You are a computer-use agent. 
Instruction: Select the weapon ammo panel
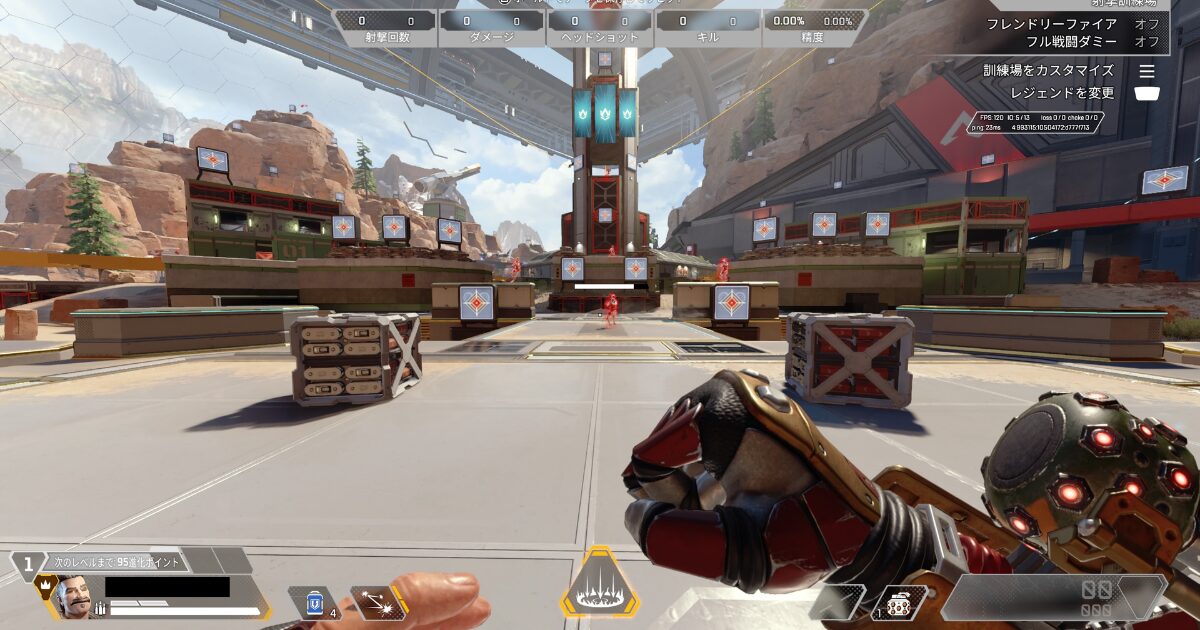coord(1055,597)
